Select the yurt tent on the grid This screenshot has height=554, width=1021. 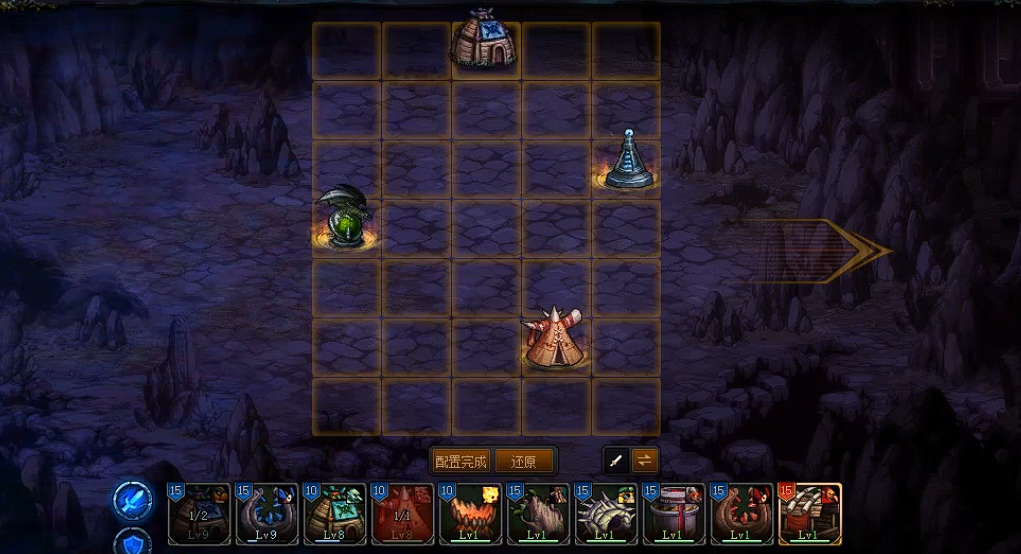click(x=484, y=42)
